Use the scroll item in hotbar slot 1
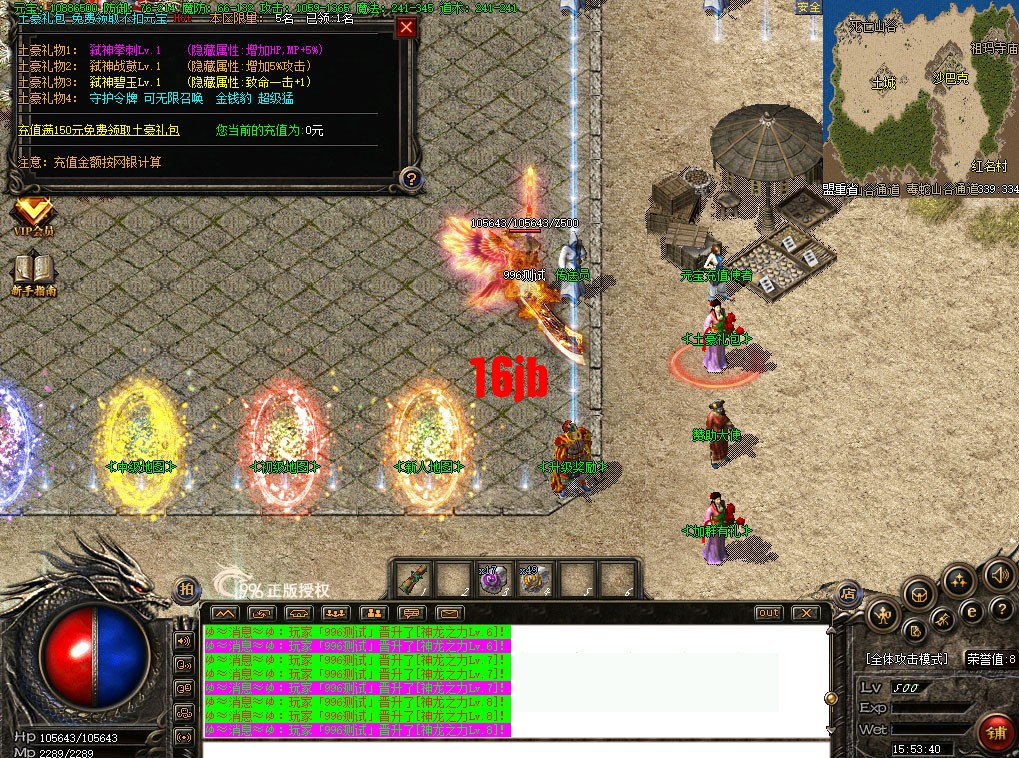 point(412,579)
